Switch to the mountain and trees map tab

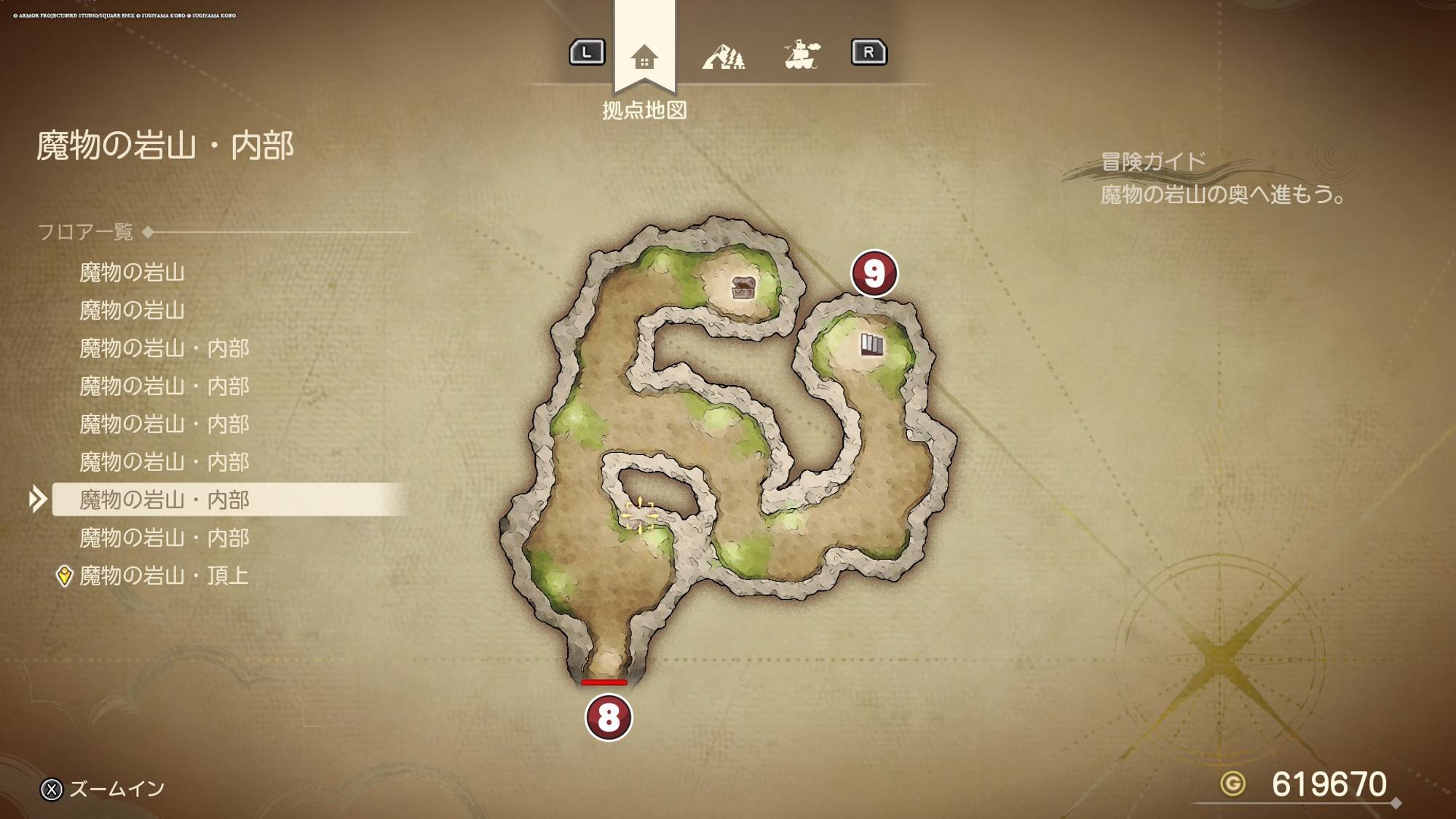coord(724,56)
